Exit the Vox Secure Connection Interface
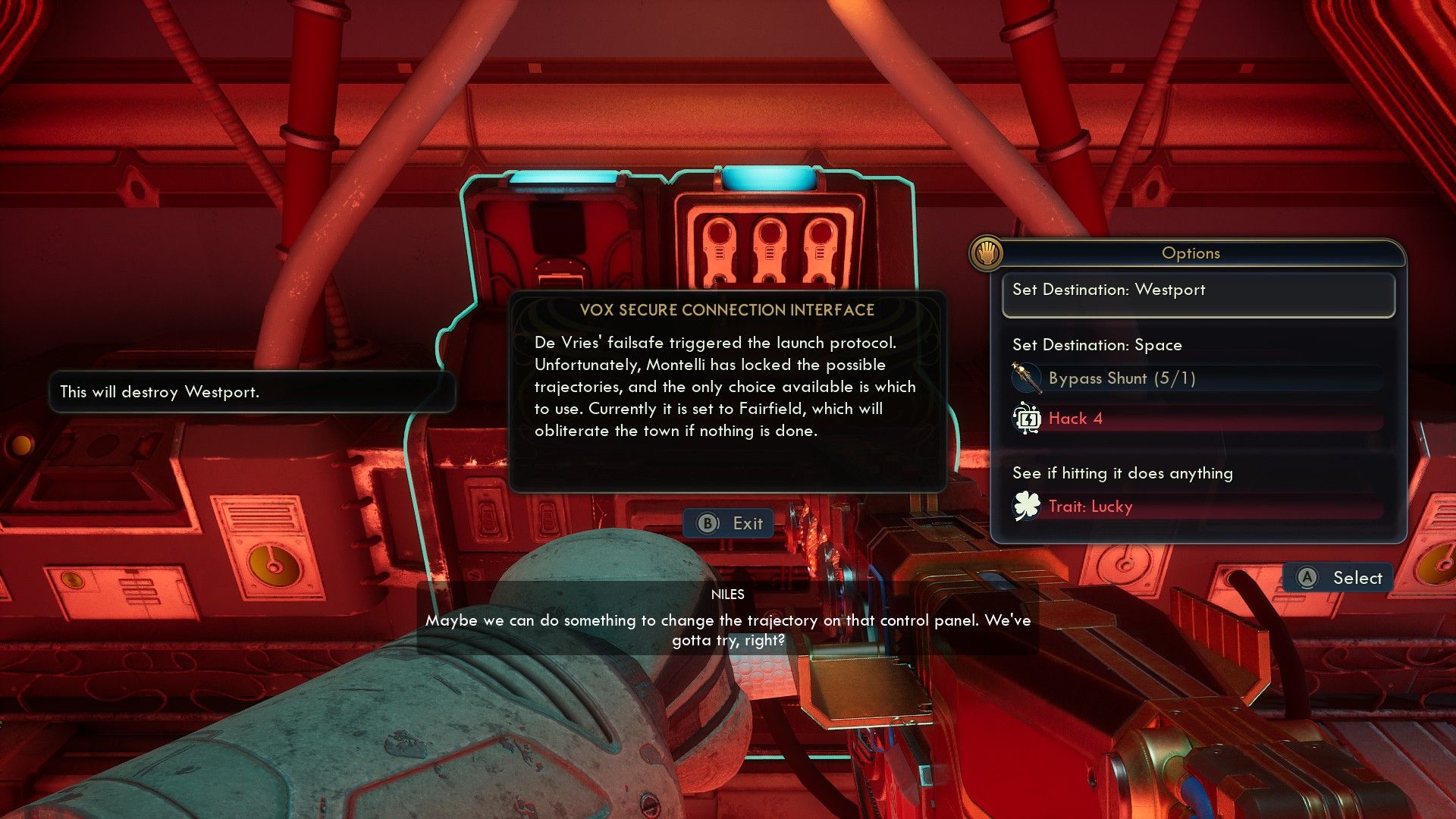Screen dimensions: 1456x819 729,523
